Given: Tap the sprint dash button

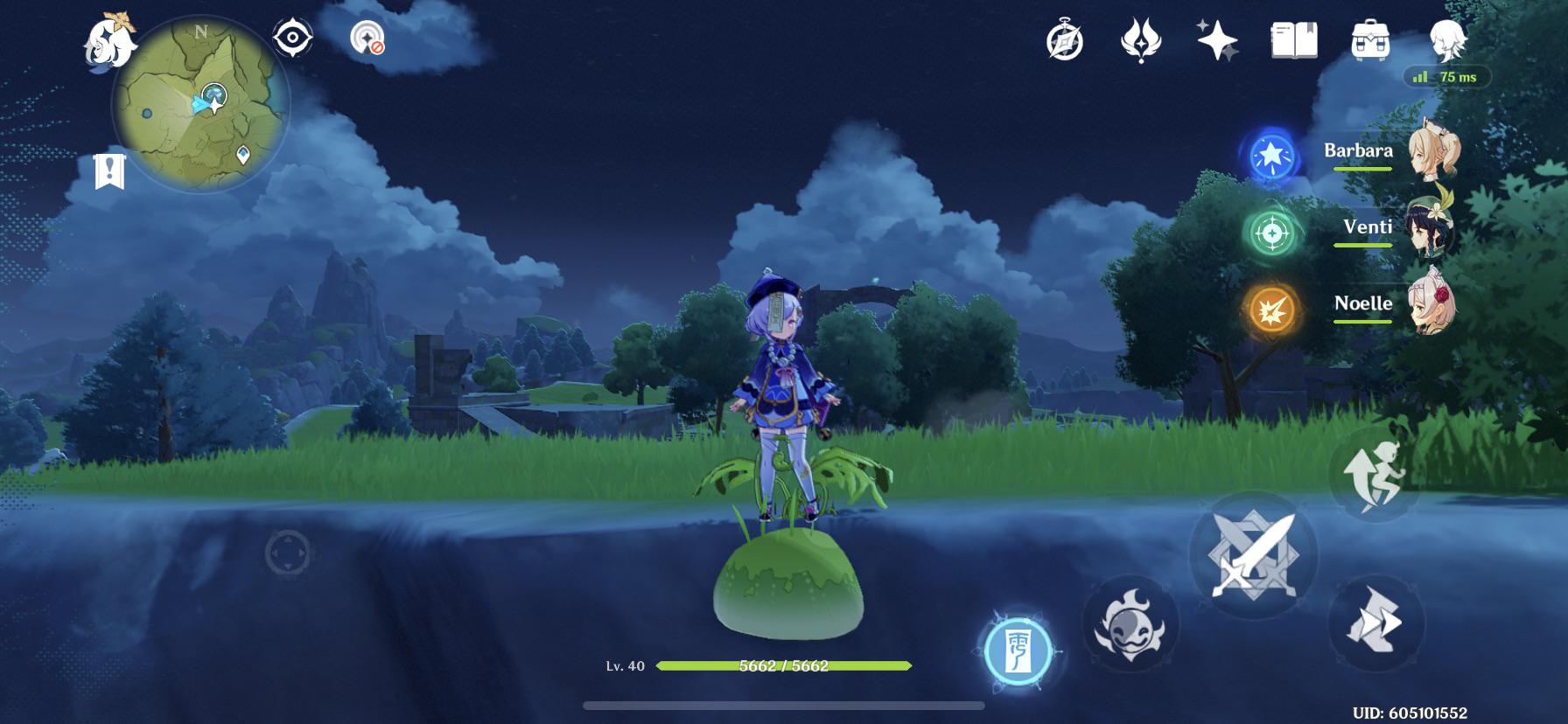Looking at the screenshot, I should pos(1375,623).
